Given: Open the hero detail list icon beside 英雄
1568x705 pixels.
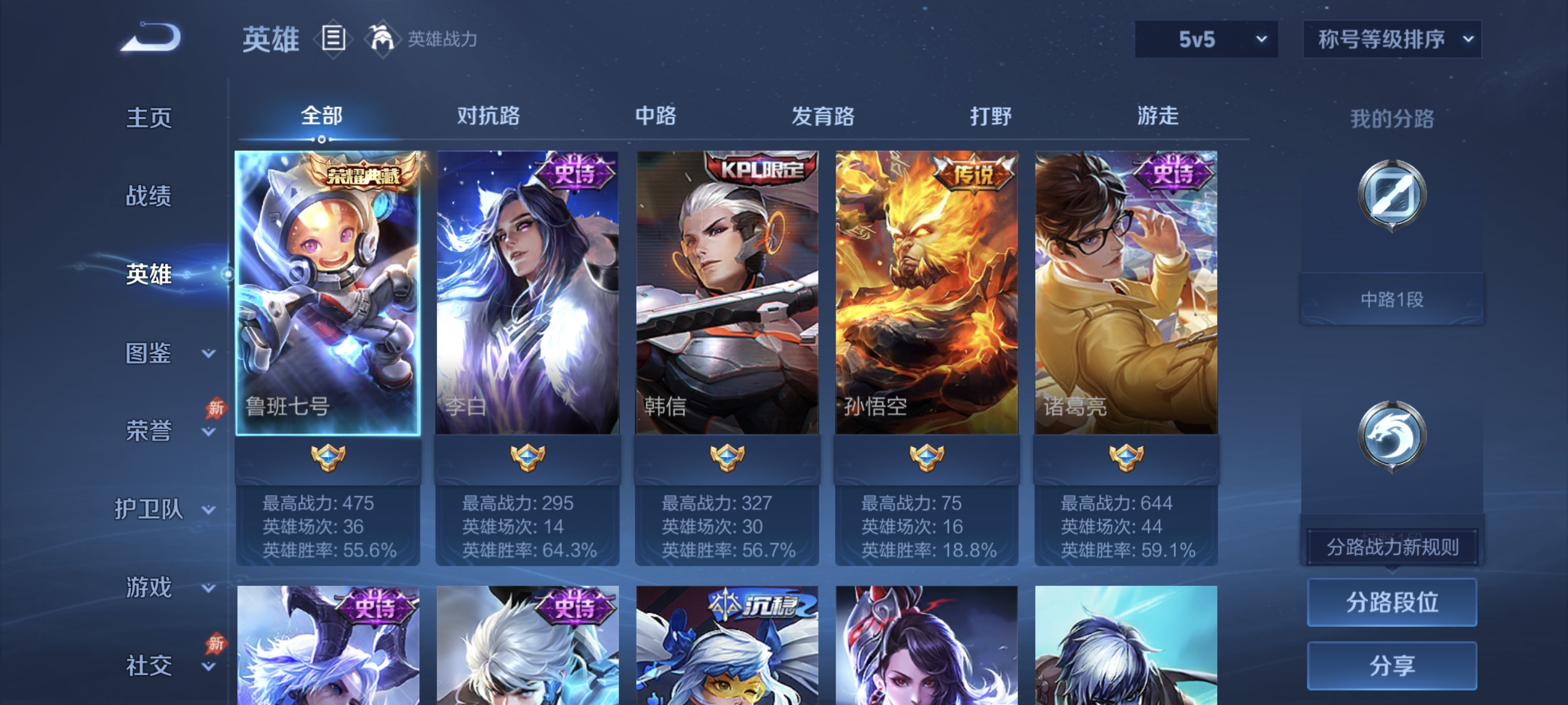Looking at the screenshot, I should coord(332,39).
